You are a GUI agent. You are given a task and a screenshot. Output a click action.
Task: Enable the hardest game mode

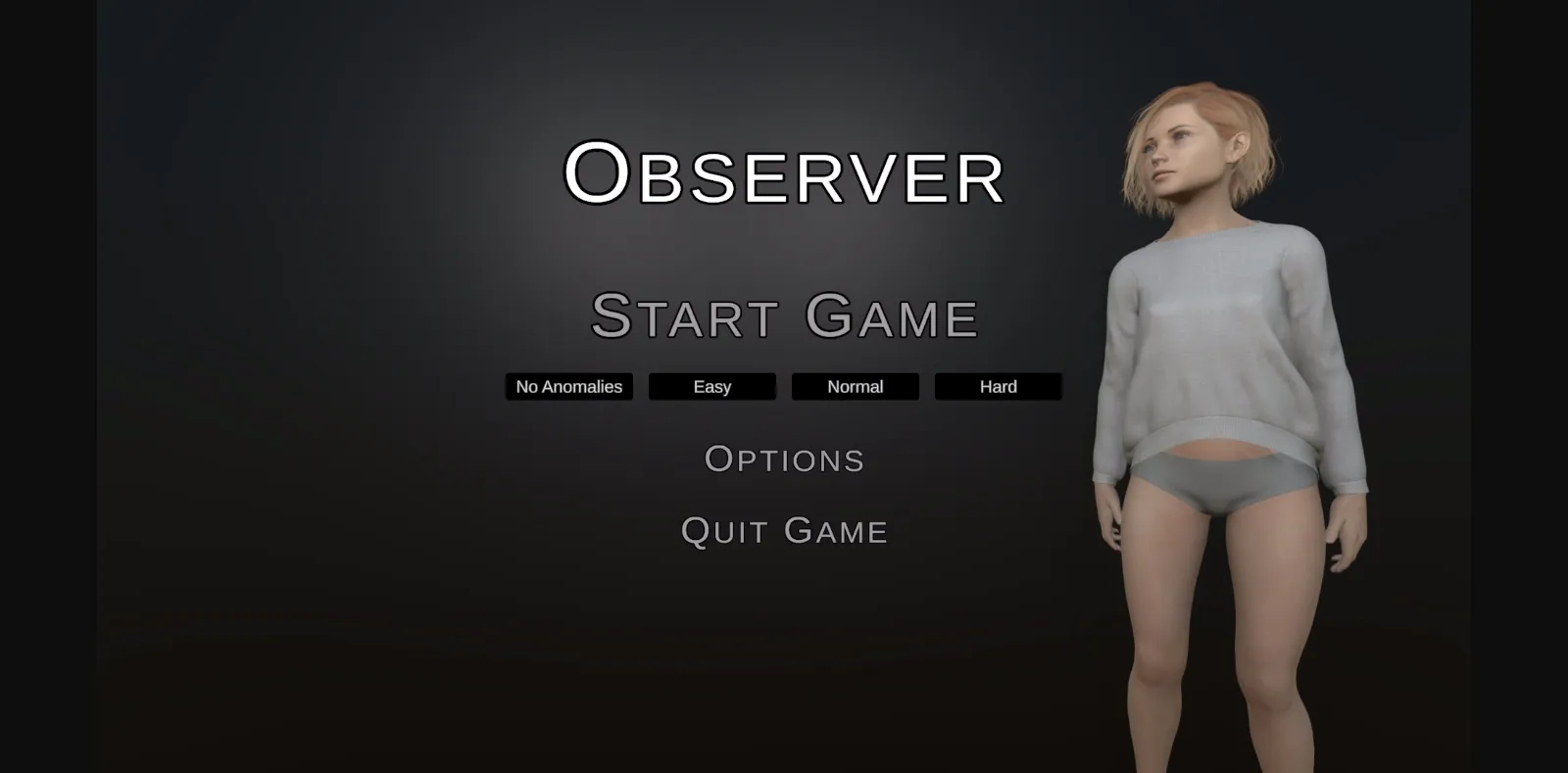pos(998,386)
